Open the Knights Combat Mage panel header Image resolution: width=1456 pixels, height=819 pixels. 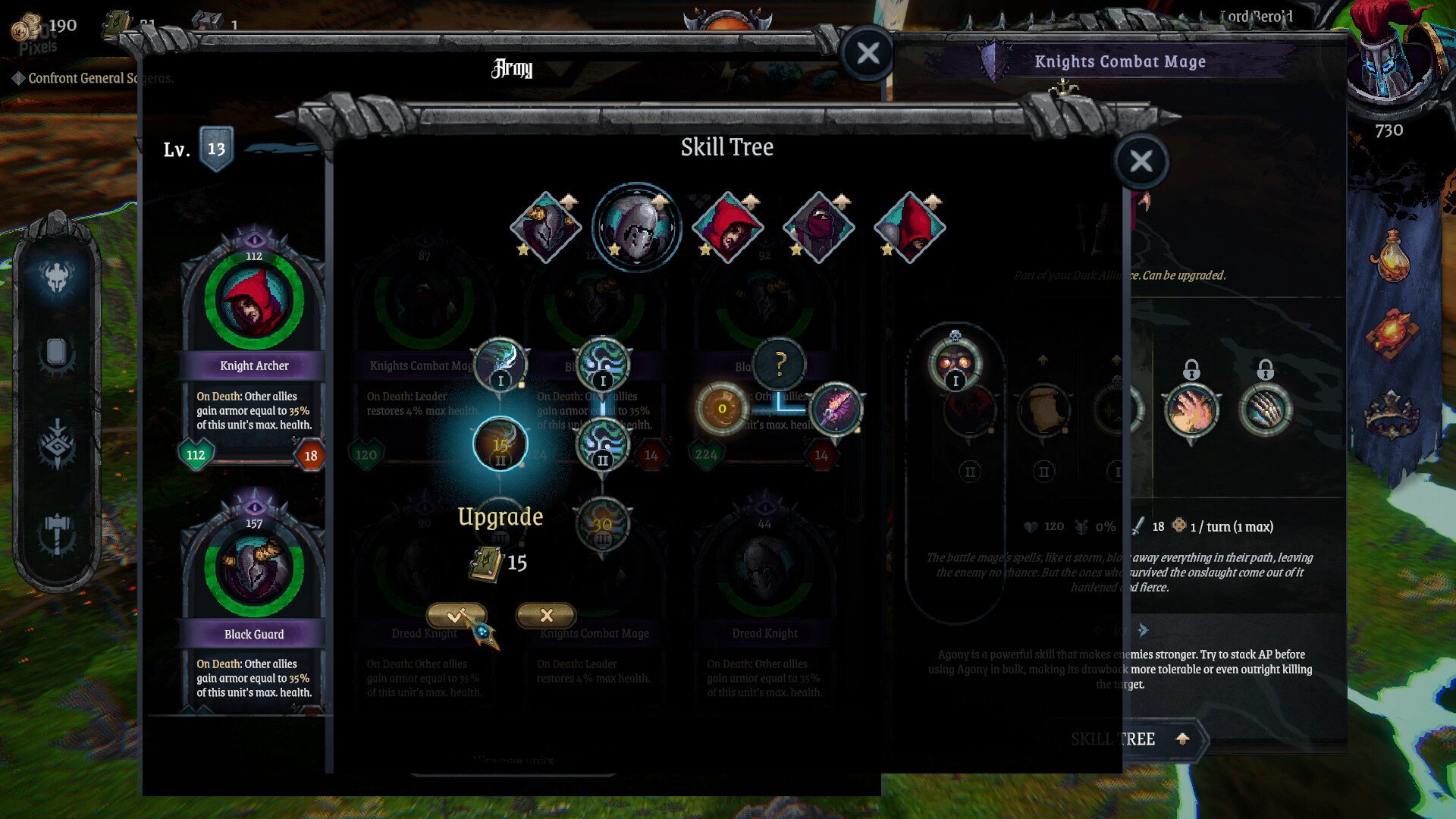click(1120, 61)
